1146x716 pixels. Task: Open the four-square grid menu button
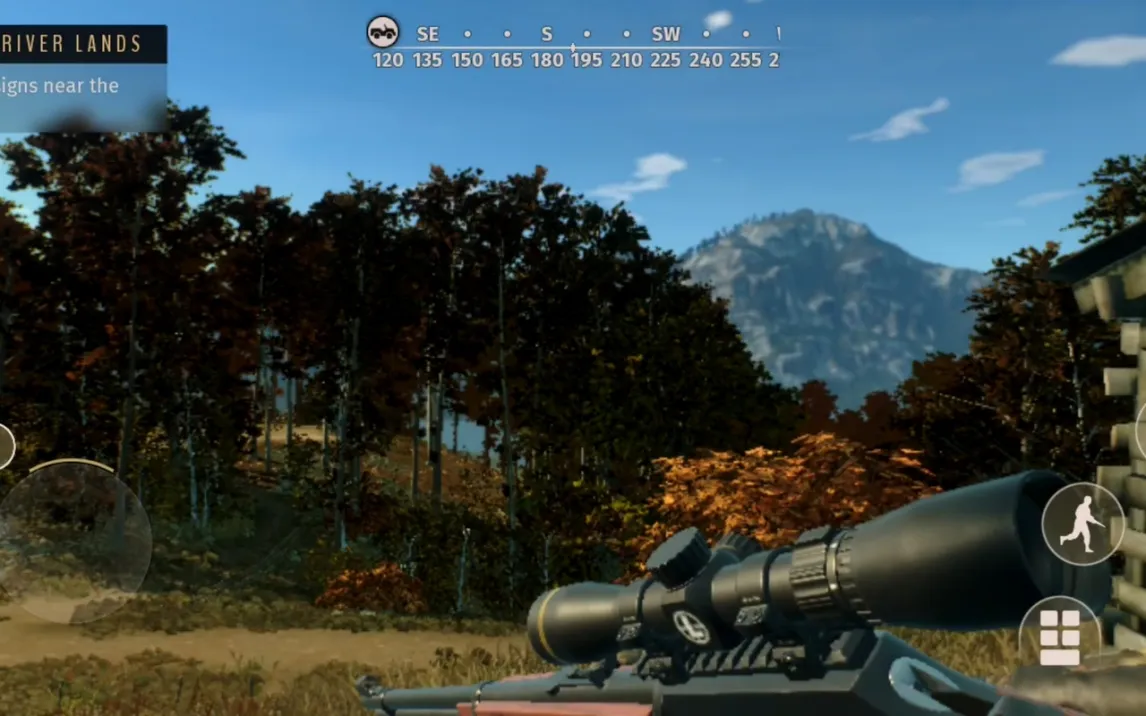[x=1060, y=635]
